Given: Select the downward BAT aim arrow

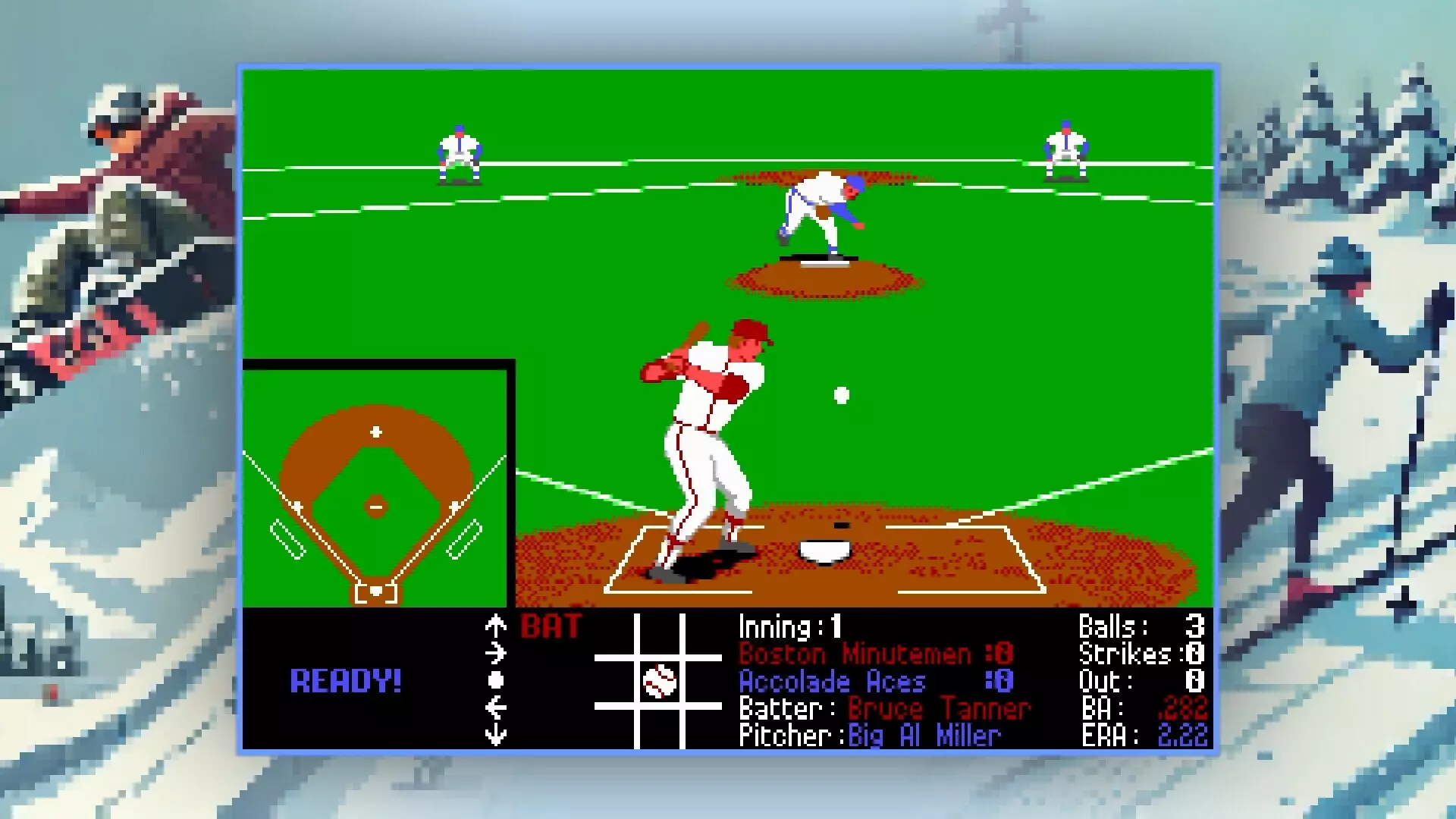Looking at the screenshot, I should pos(497,734).
